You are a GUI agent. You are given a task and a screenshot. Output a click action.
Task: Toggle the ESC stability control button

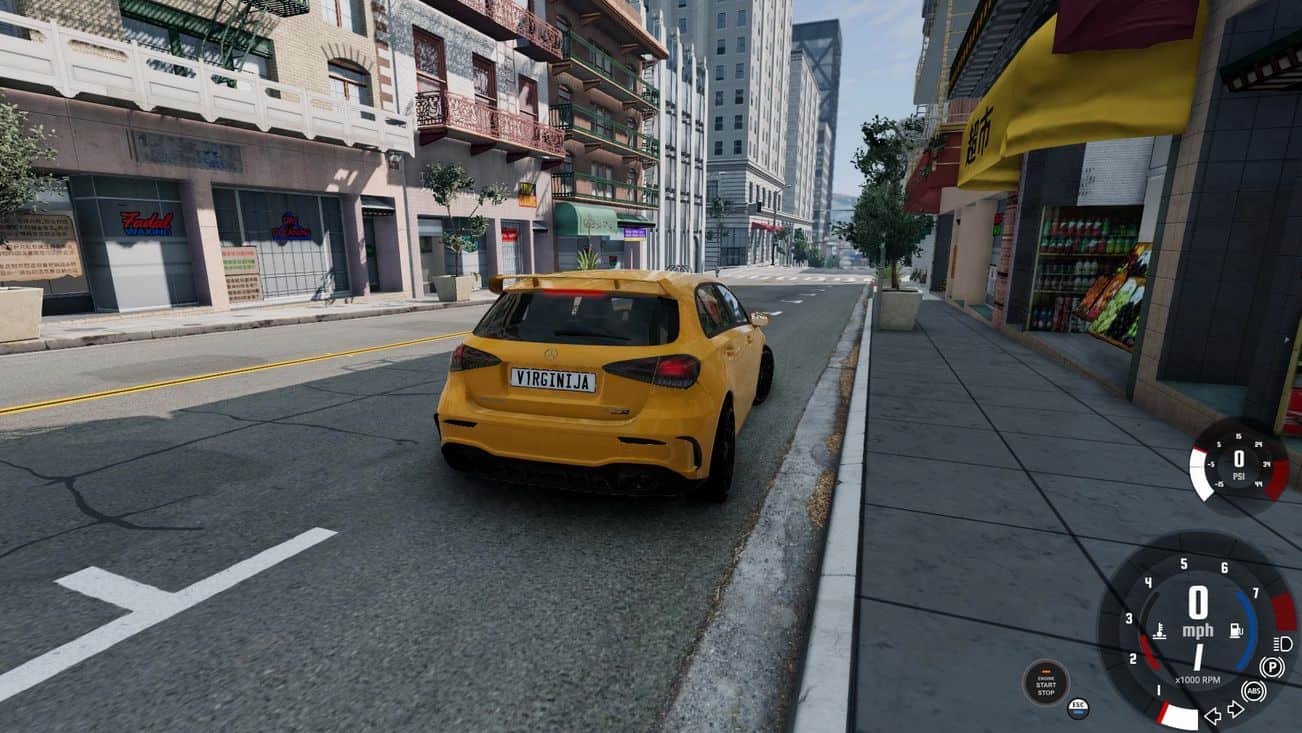[1078, 707]
